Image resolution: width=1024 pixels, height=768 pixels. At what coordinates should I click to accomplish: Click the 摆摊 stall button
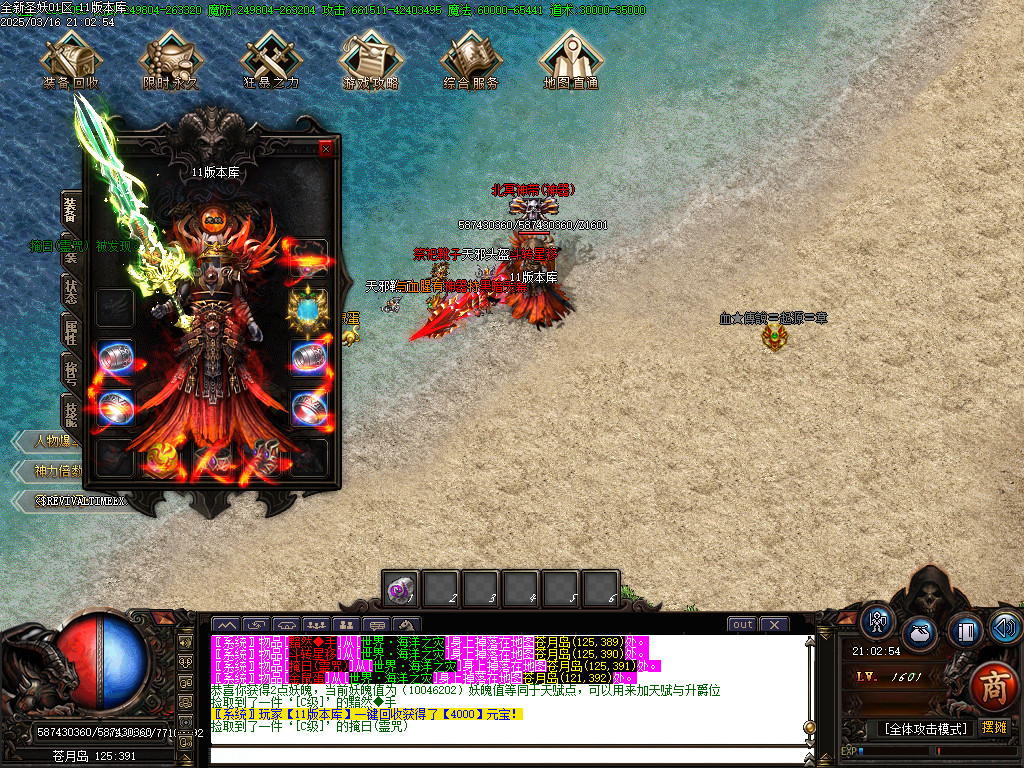(x=994, y=727)
